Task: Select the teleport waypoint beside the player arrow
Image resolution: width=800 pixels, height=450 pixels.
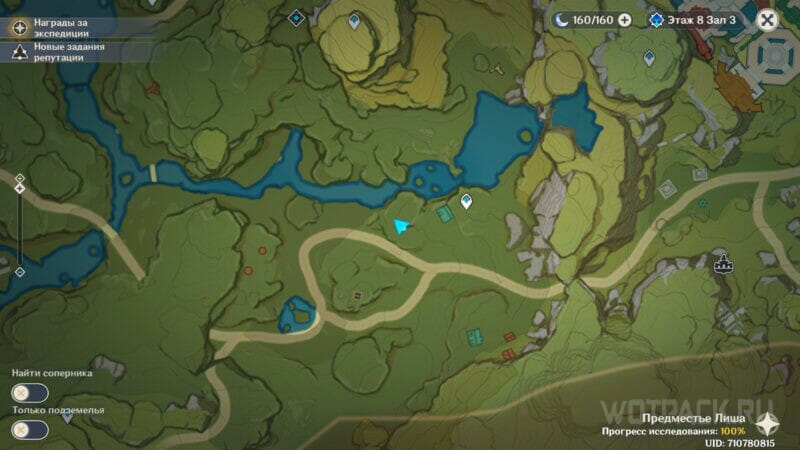Action: click(x=466, y=201)
